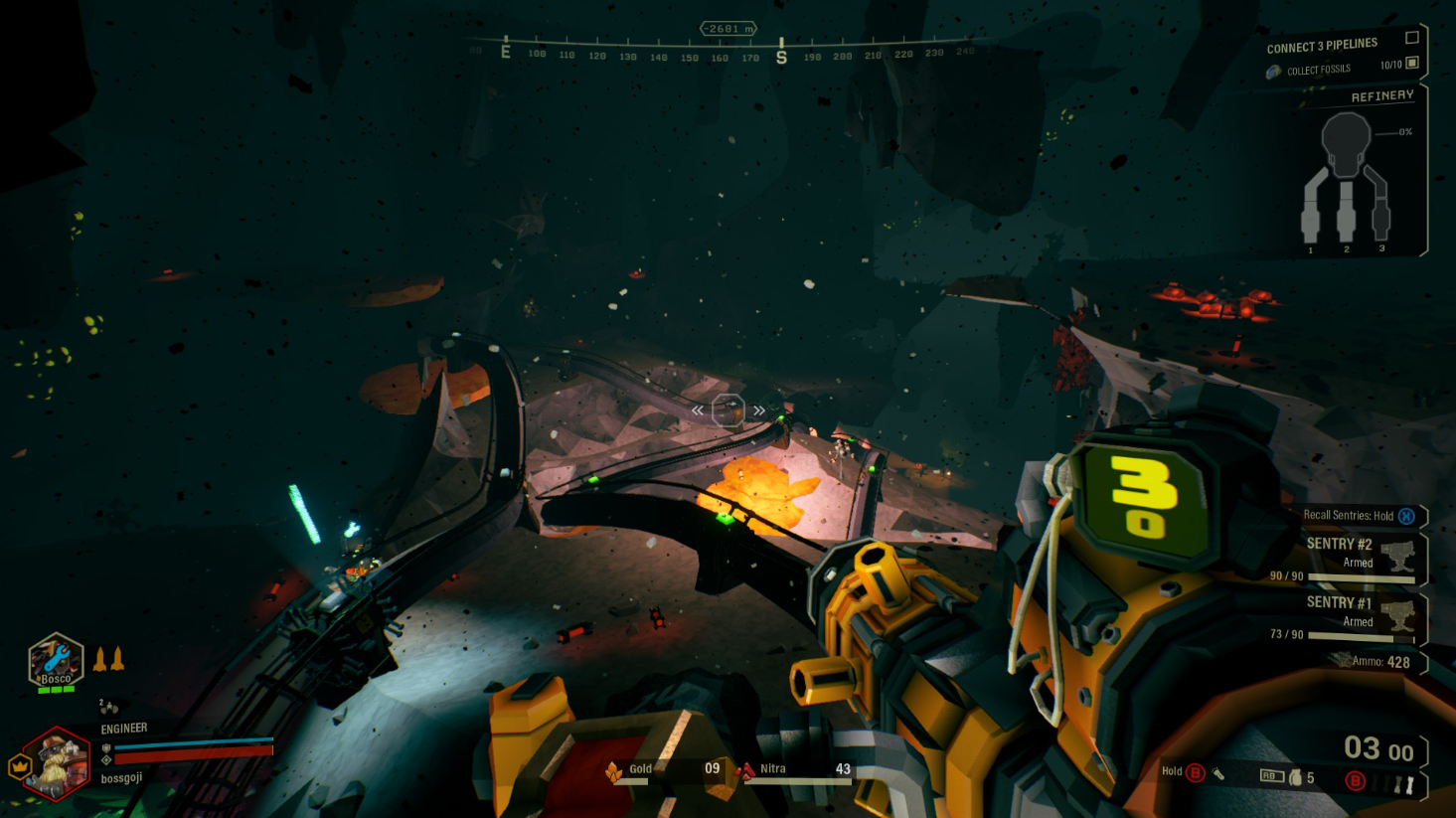Click the Gold resource icon
This screenshot has height=818, width=1456.
coord(614,771)
